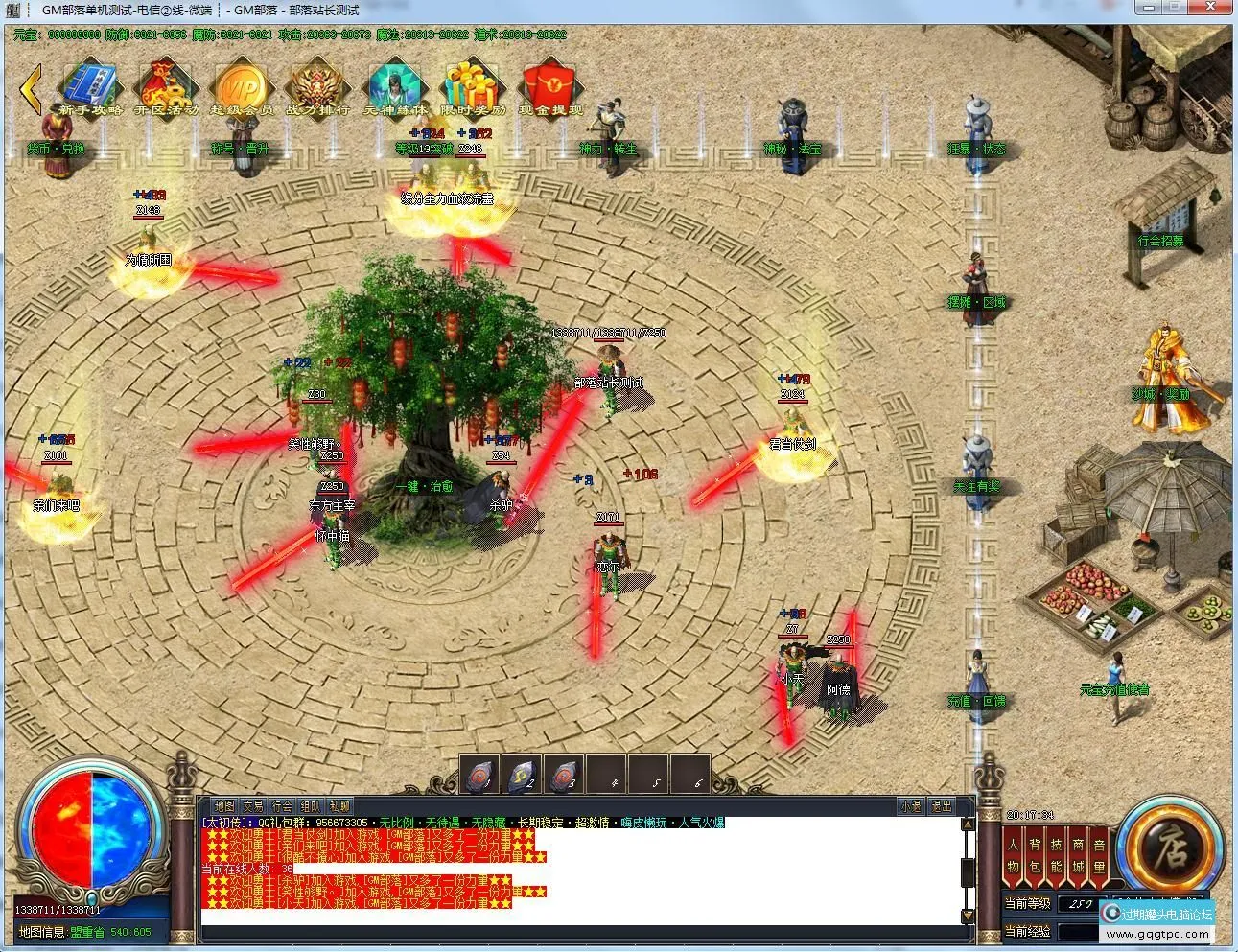Open the 开区活动 server event bag
This screenshot has width=1238, height=952.
166,88
